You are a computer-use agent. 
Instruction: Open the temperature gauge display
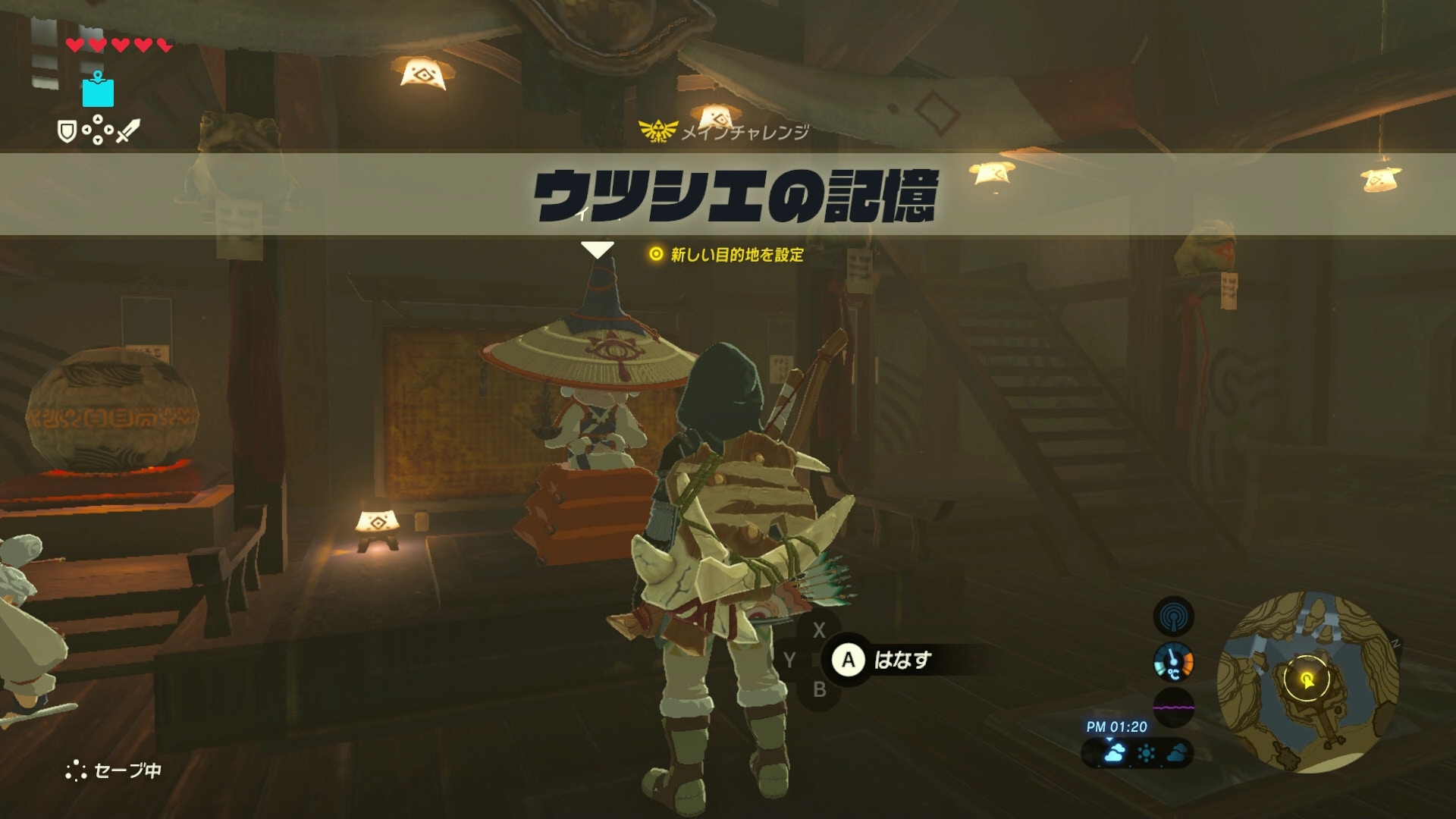1174,663
